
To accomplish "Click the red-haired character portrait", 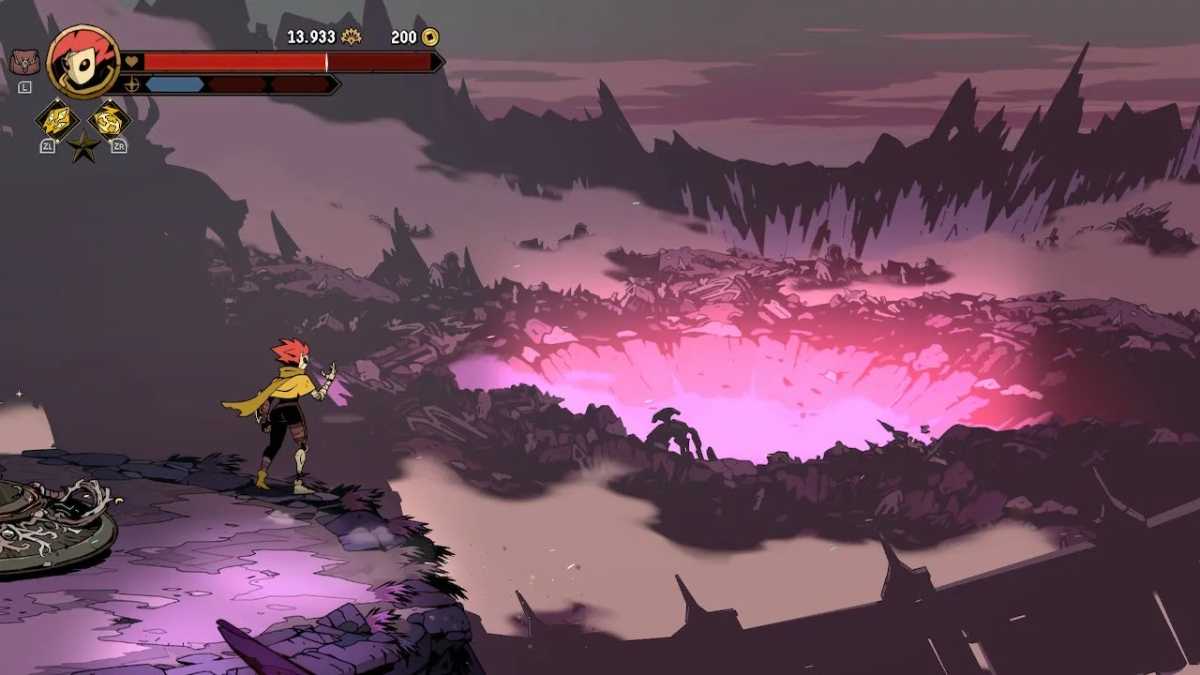I will click(x=82, y=60).
